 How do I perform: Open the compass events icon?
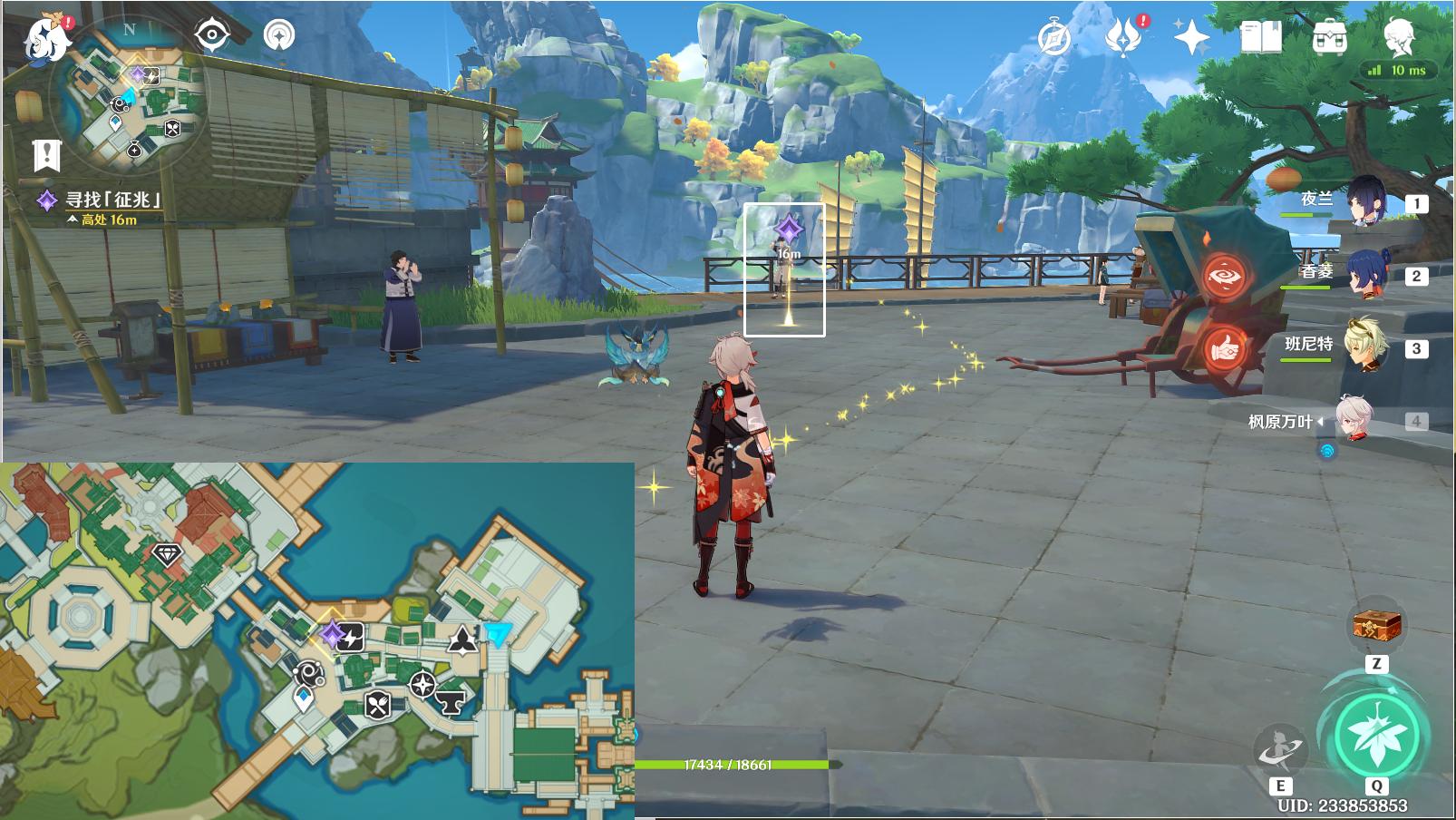(1053, 38)
